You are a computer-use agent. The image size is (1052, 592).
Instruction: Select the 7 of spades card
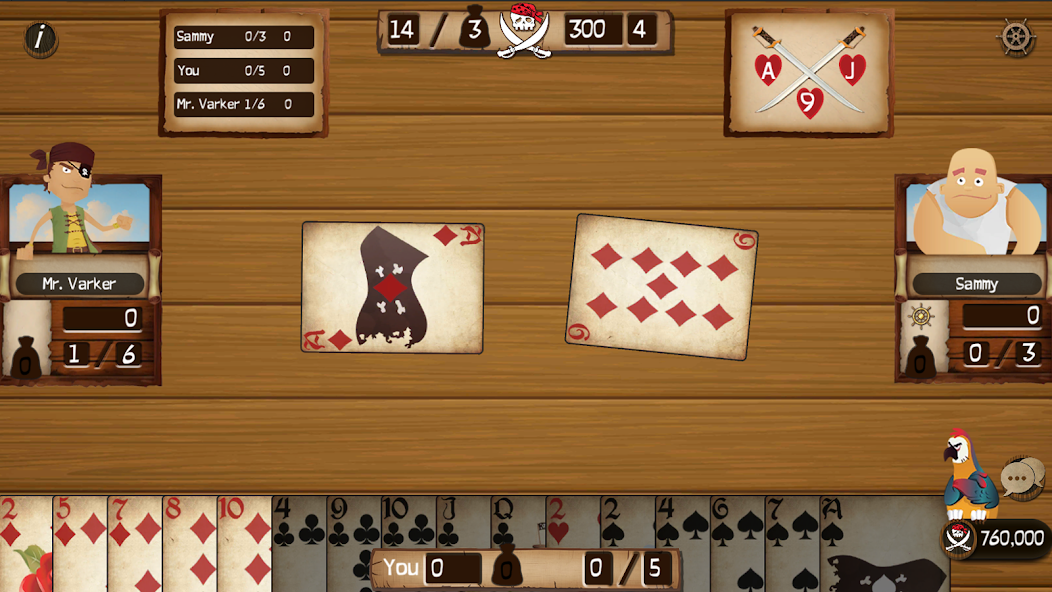click(x=791, y=540)
